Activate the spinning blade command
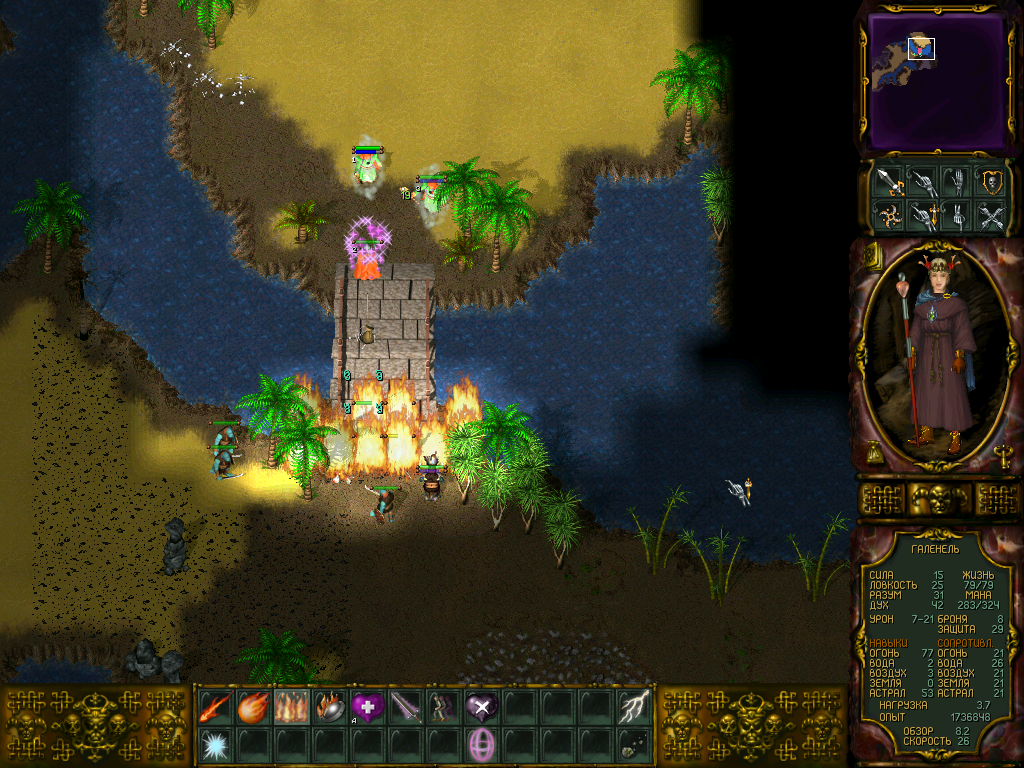1024x768 pixels. coord(888,215)
